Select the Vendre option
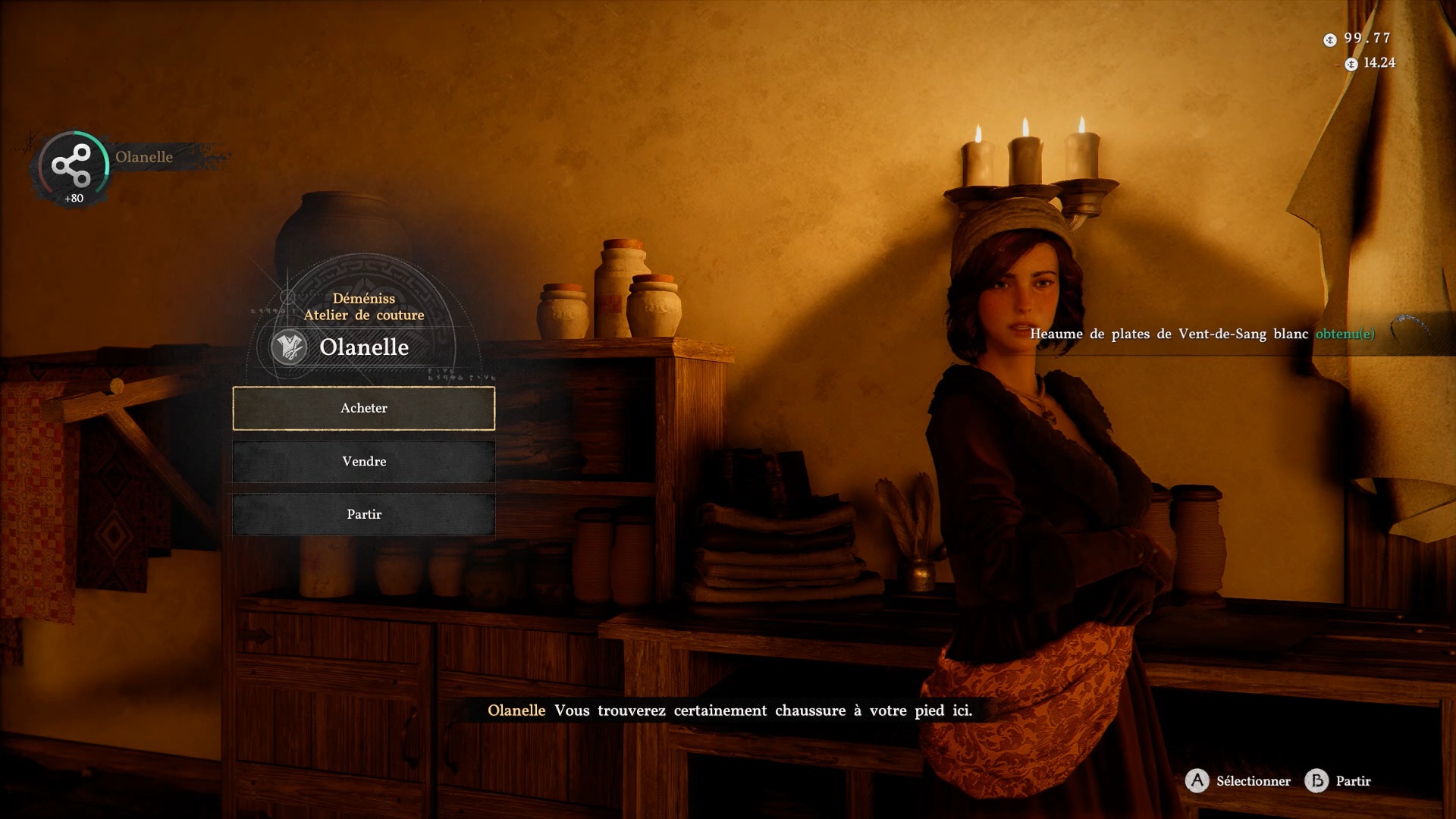1456x819 pixels. click(364, 461)
